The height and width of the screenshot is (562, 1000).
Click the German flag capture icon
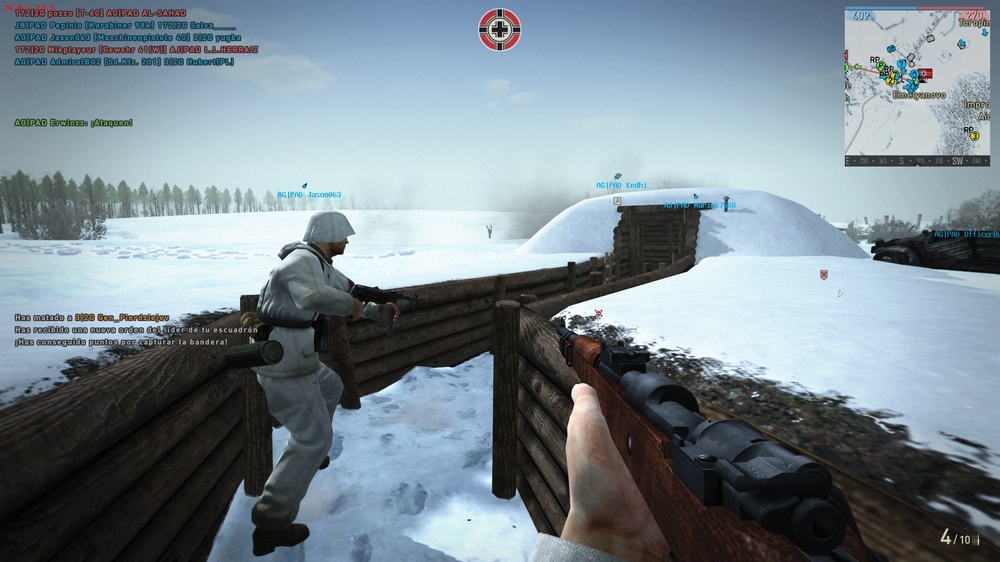click(500, 30)
